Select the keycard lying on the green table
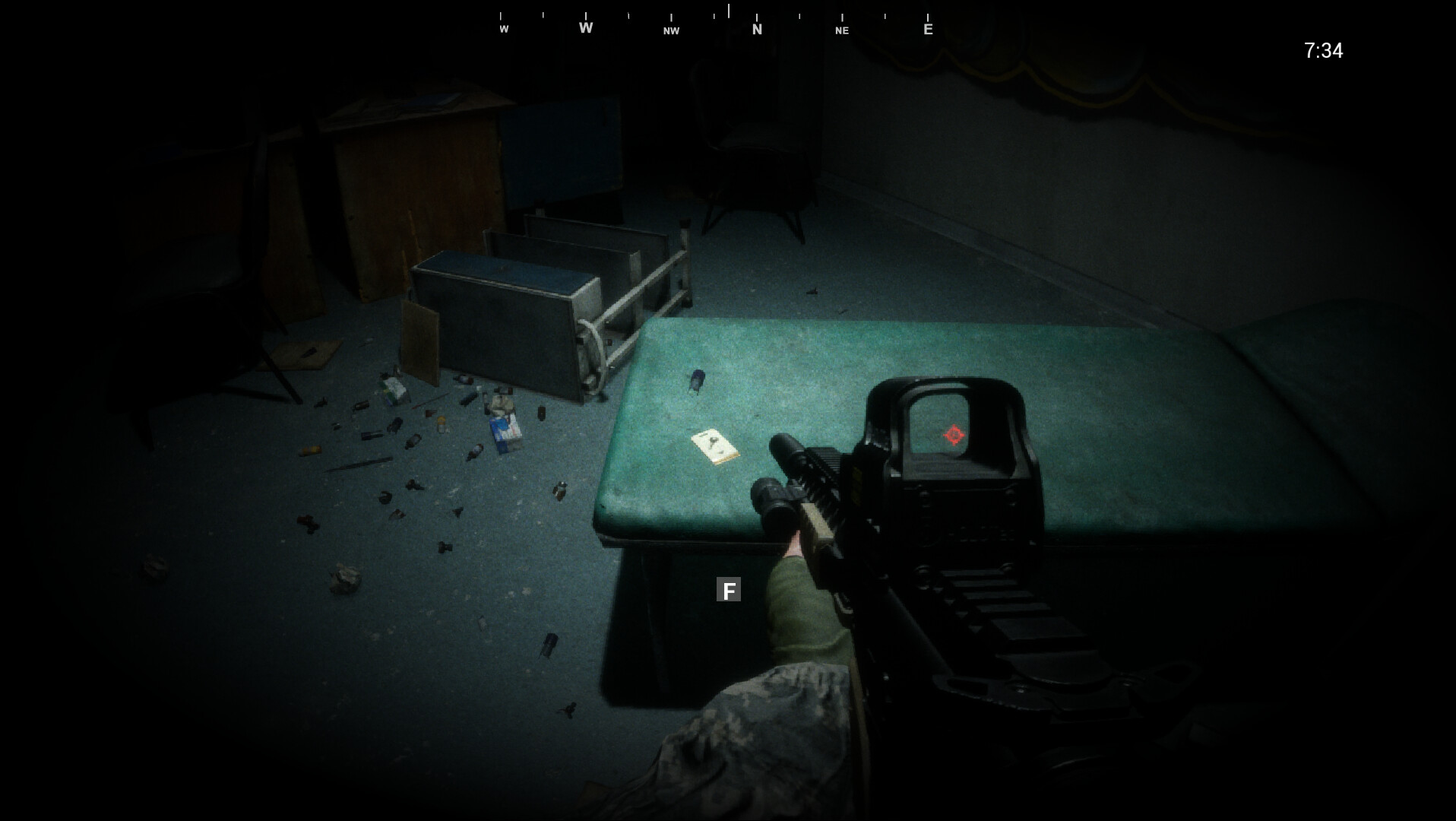1456x821 pixels. [x=713, y=447]
